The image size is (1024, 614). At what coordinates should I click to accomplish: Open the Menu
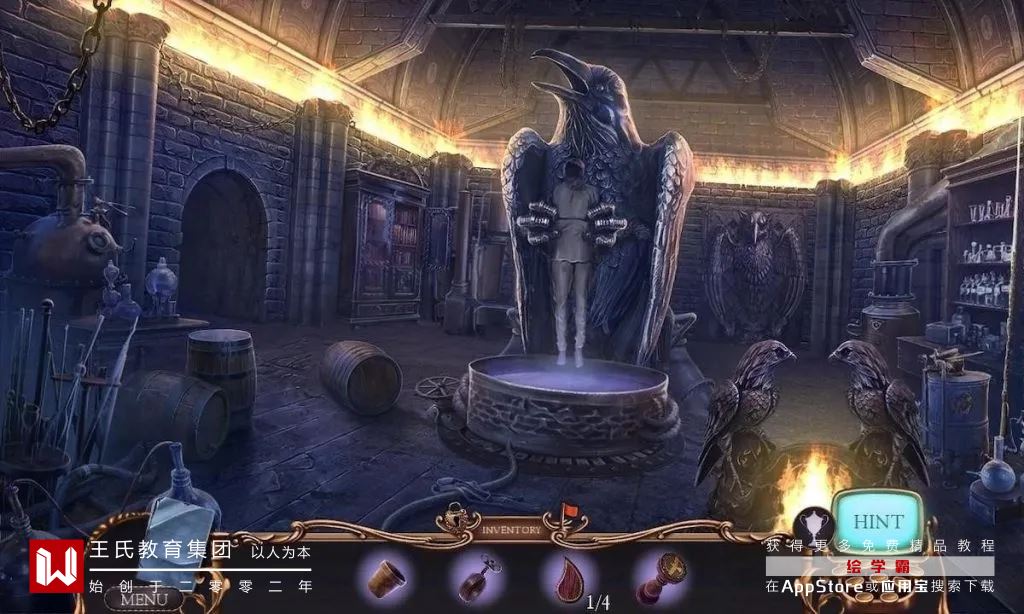[x=144, y=600]
